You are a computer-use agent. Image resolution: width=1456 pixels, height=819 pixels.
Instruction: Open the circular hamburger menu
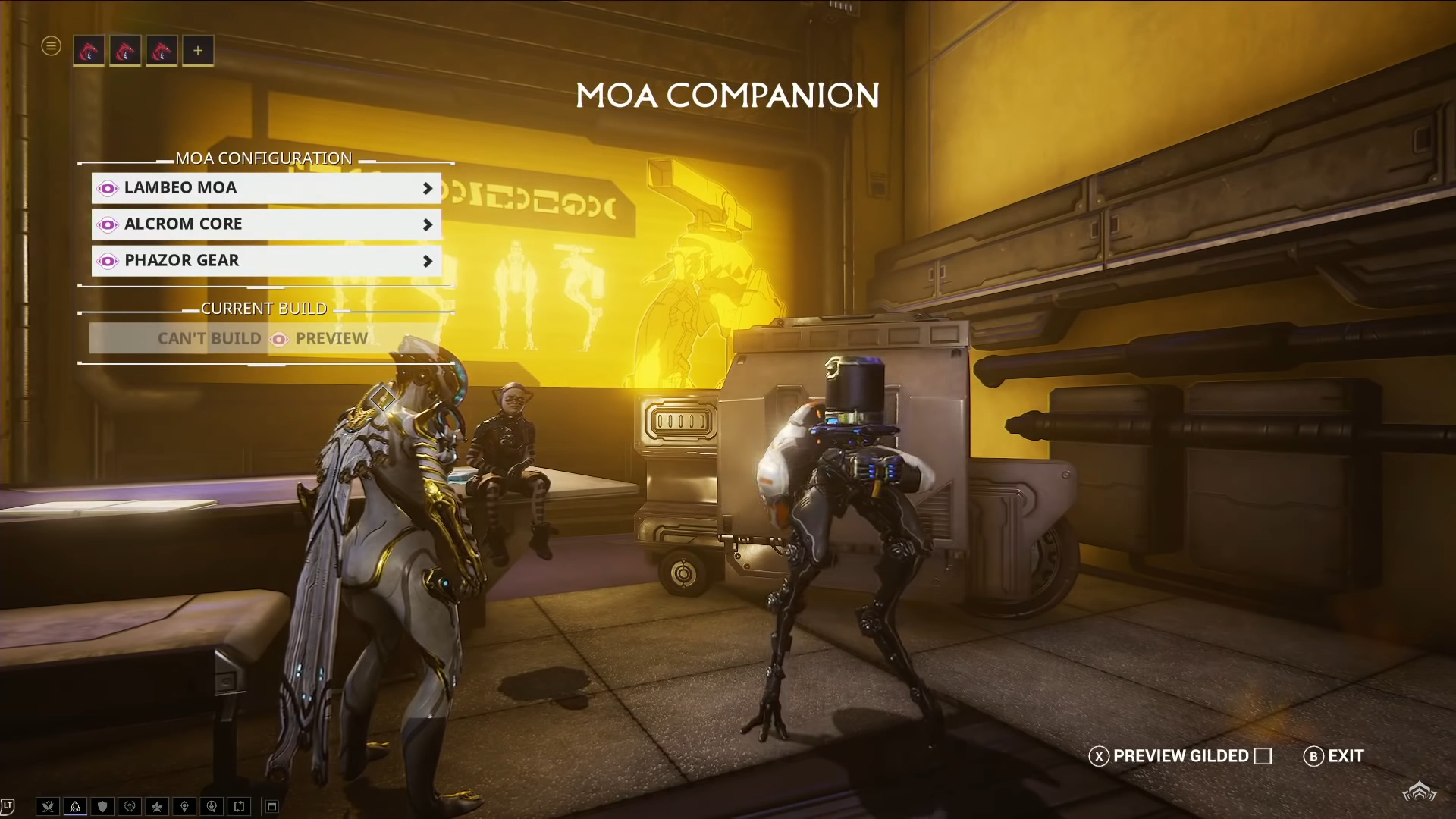click(x=51, y=46)
